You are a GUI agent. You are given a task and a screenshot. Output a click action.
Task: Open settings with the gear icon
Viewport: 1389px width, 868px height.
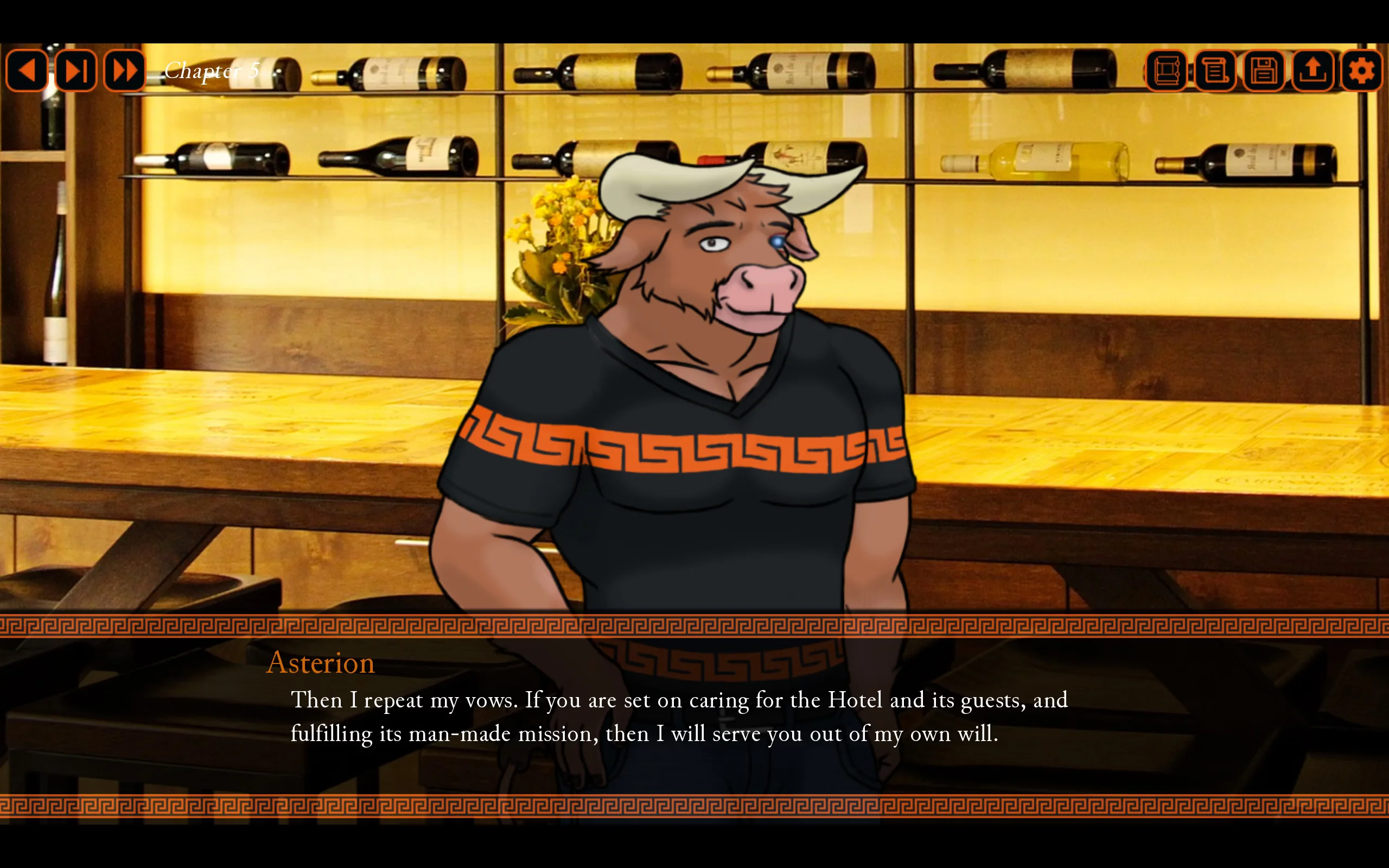click(1361, 71)
